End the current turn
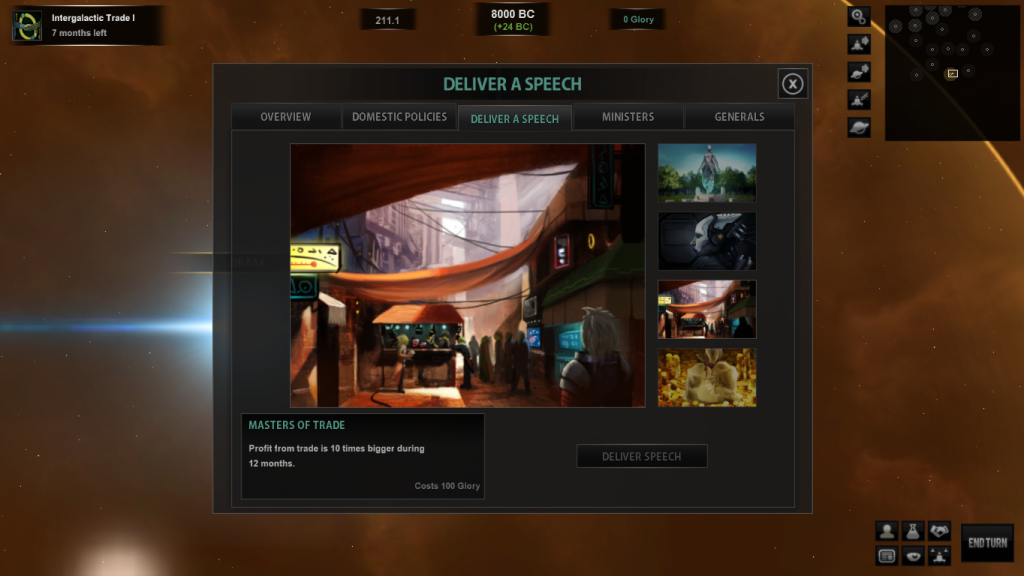The height and width of the screenshot is (576, 1024). click(x=987, y=542)
